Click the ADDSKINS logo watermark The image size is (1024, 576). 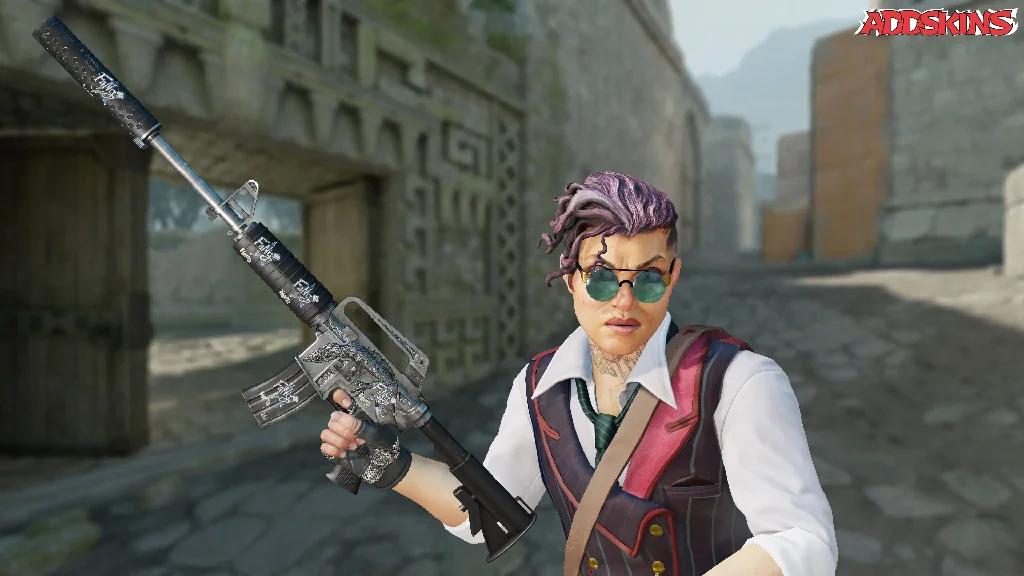point(937,22)
